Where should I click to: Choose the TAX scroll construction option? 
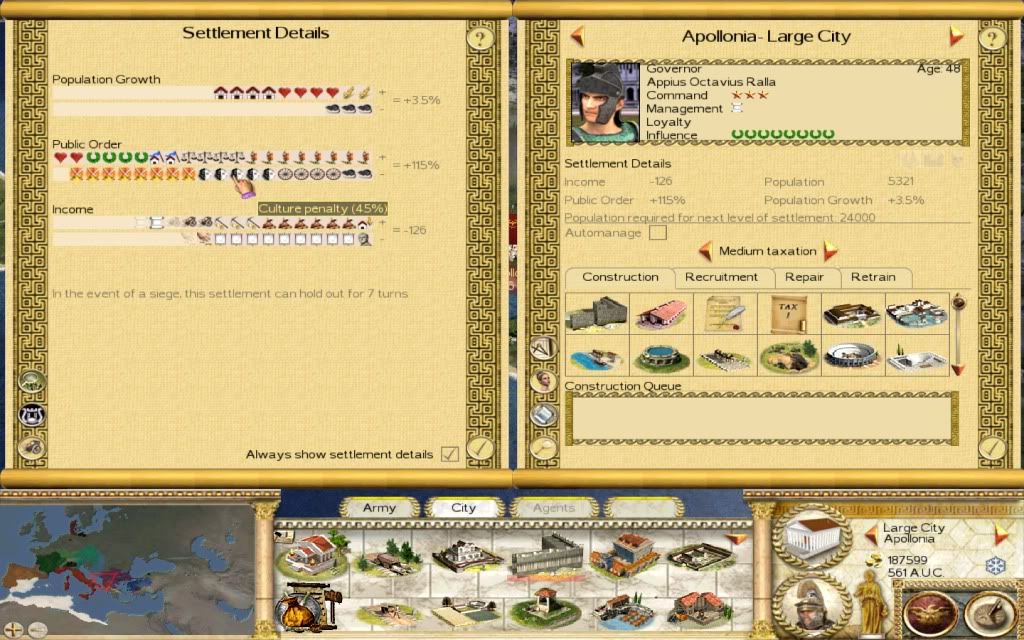pyautogui.click(x=789, y=313)
